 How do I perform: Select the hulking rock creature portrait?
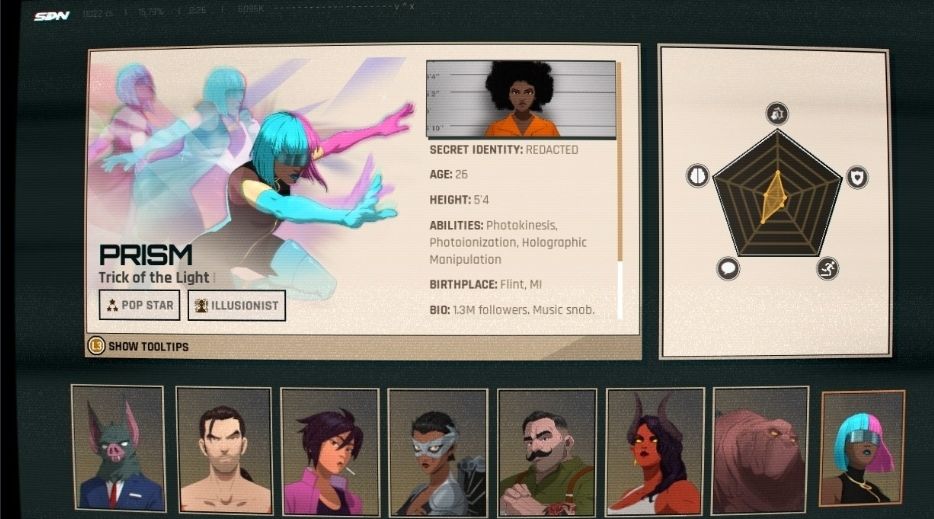(760, 450)
